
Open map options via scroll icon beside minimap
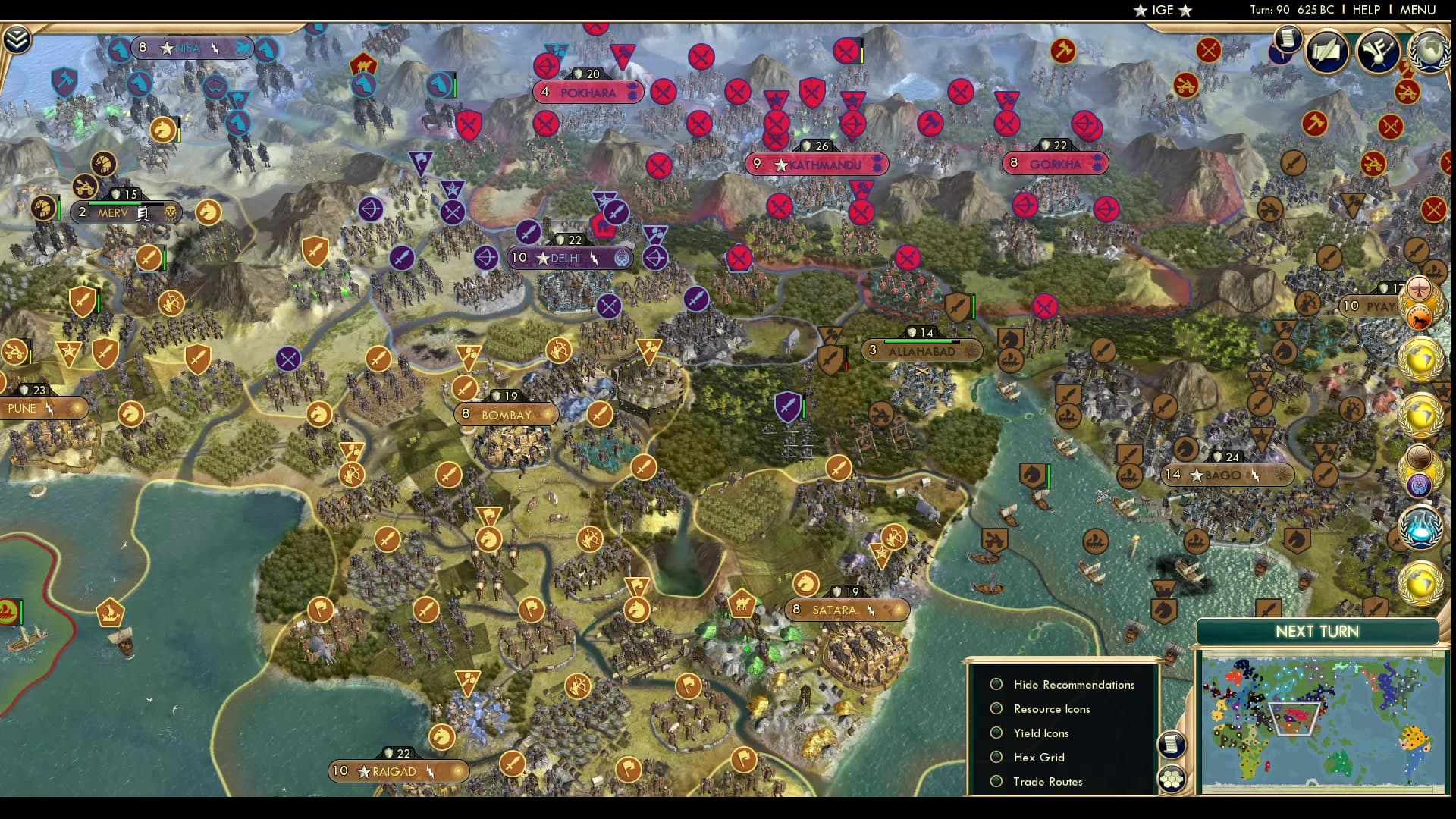click(x=1172, y=745)
